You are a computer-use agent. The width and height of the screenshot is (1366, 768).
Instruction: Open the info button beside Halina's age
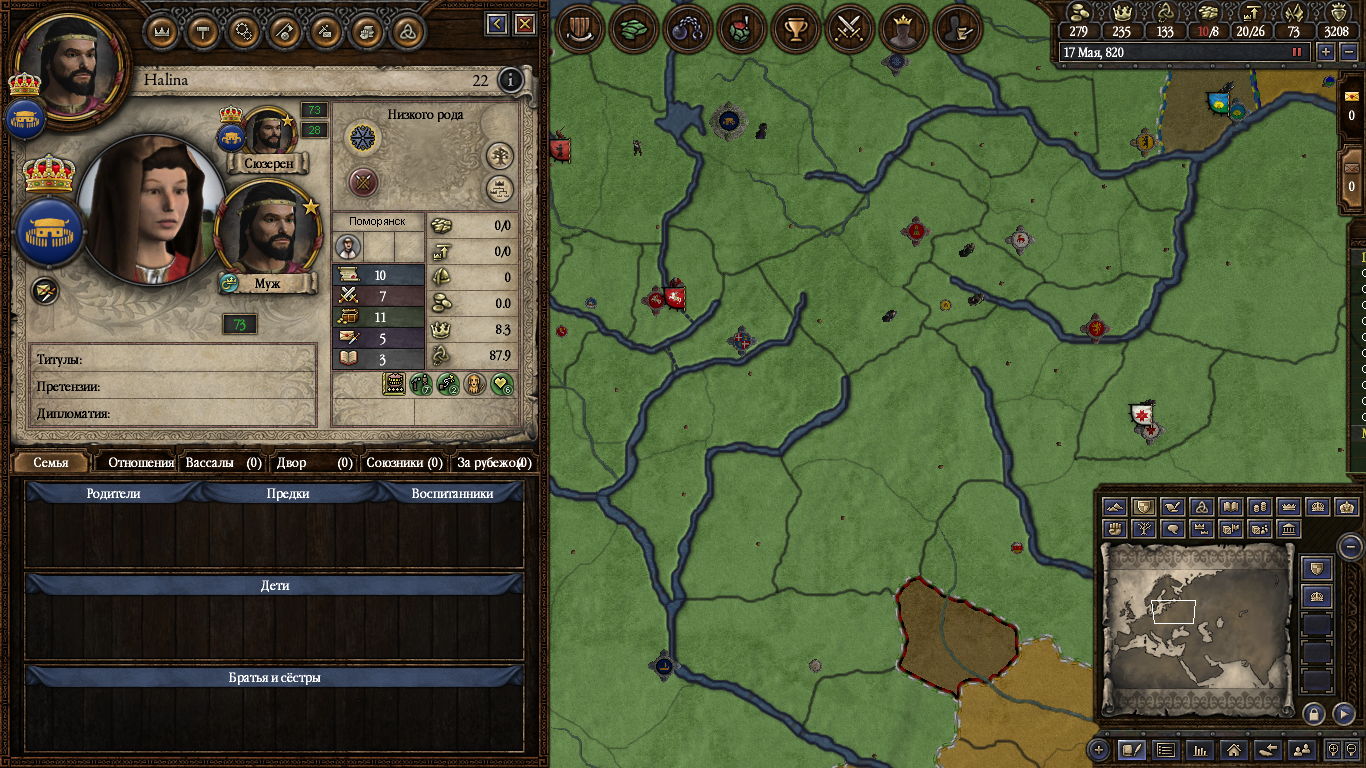tap(511, 80)
